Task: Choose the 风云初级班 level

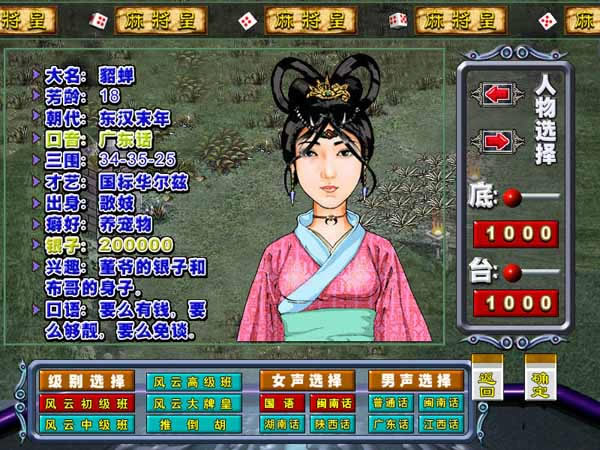Action: click(85, 403)
